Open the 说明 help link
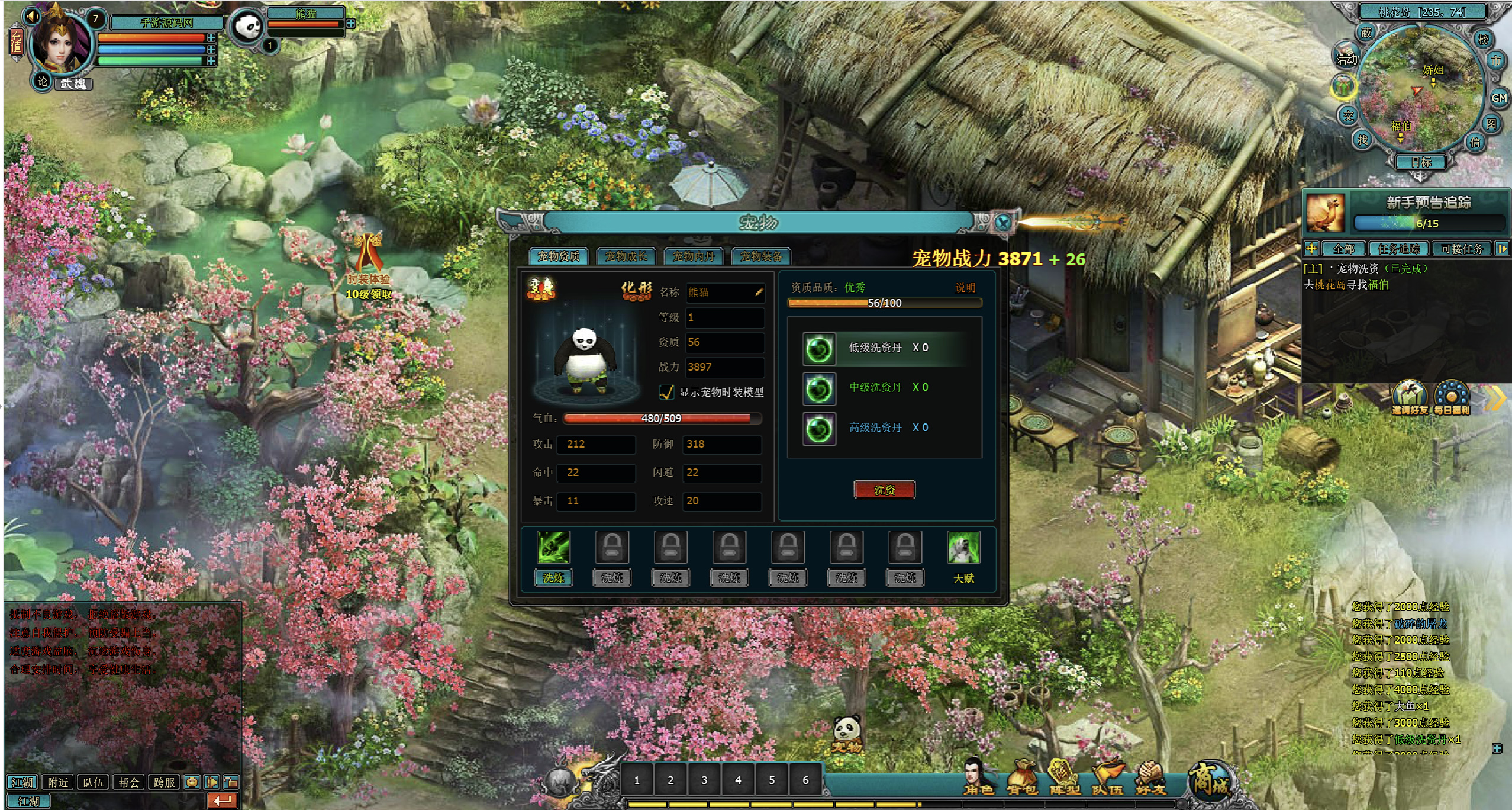This screenshot has height=810, width=1512. 965,288
